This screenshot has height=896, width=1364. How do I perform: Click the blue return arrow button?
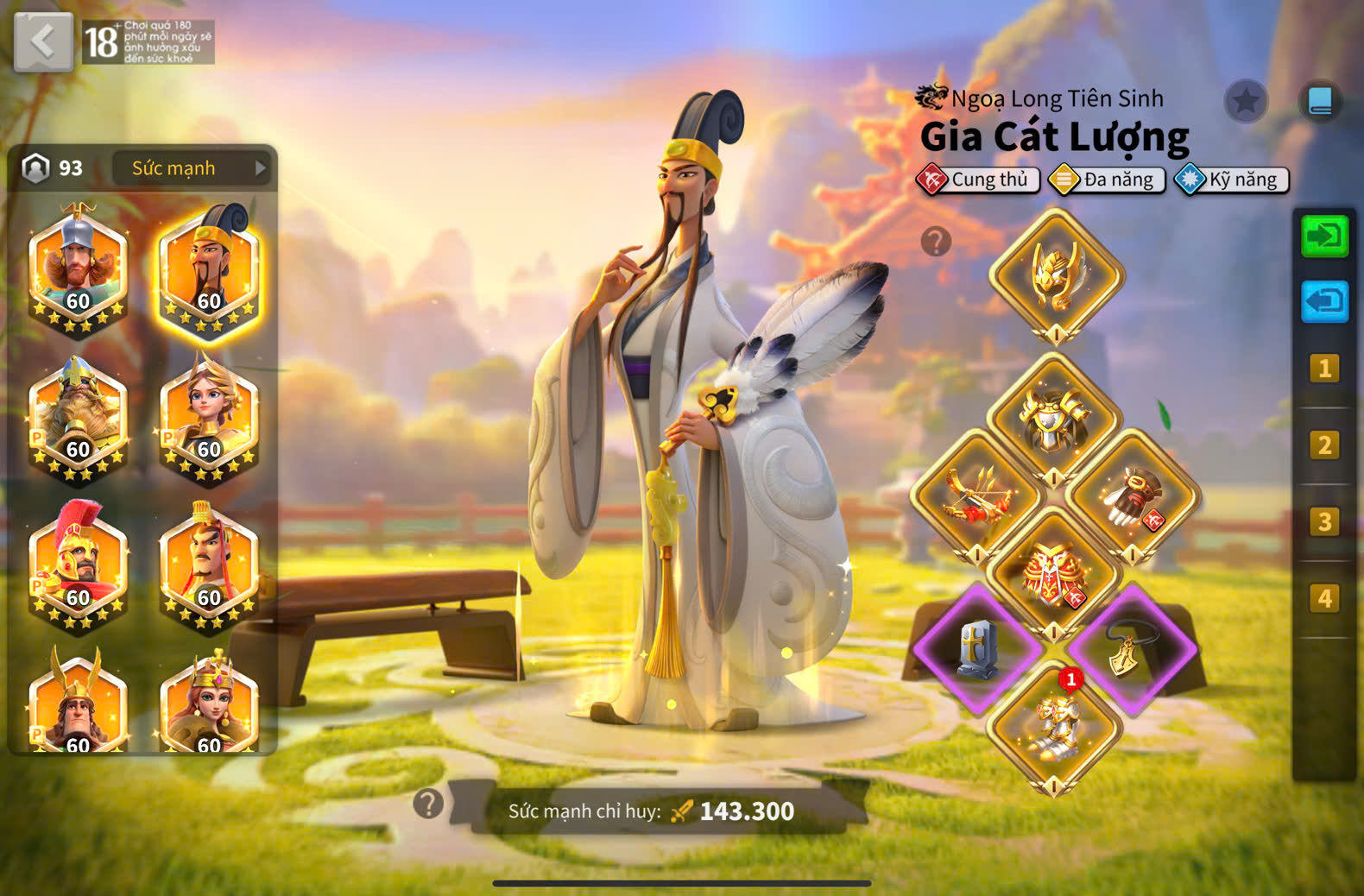1324,301
